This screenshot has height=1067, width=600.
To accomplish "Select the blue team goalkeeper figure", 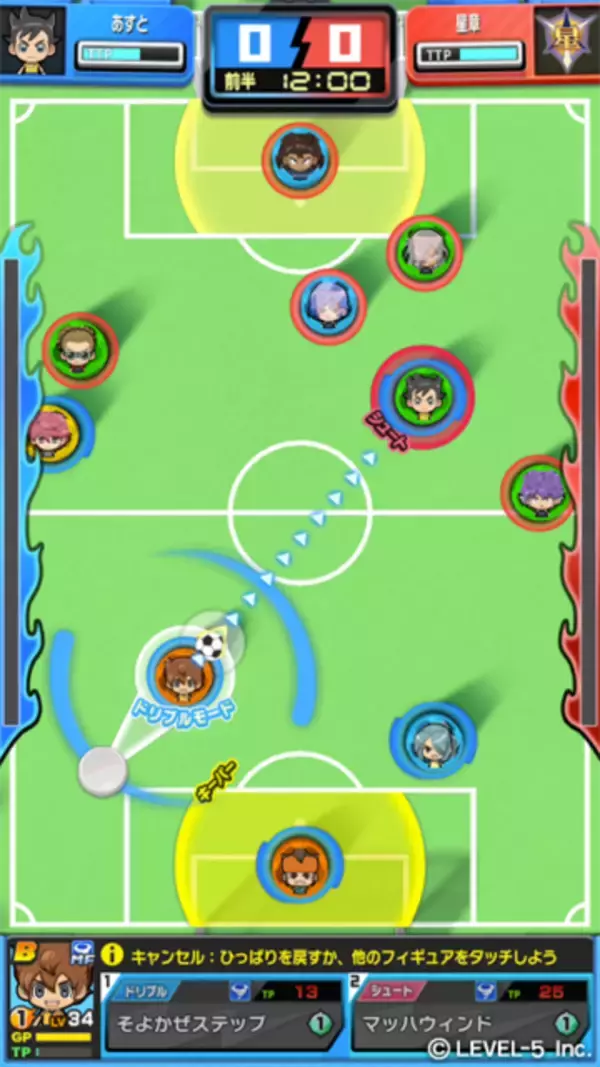I will [x=296, y=862].
